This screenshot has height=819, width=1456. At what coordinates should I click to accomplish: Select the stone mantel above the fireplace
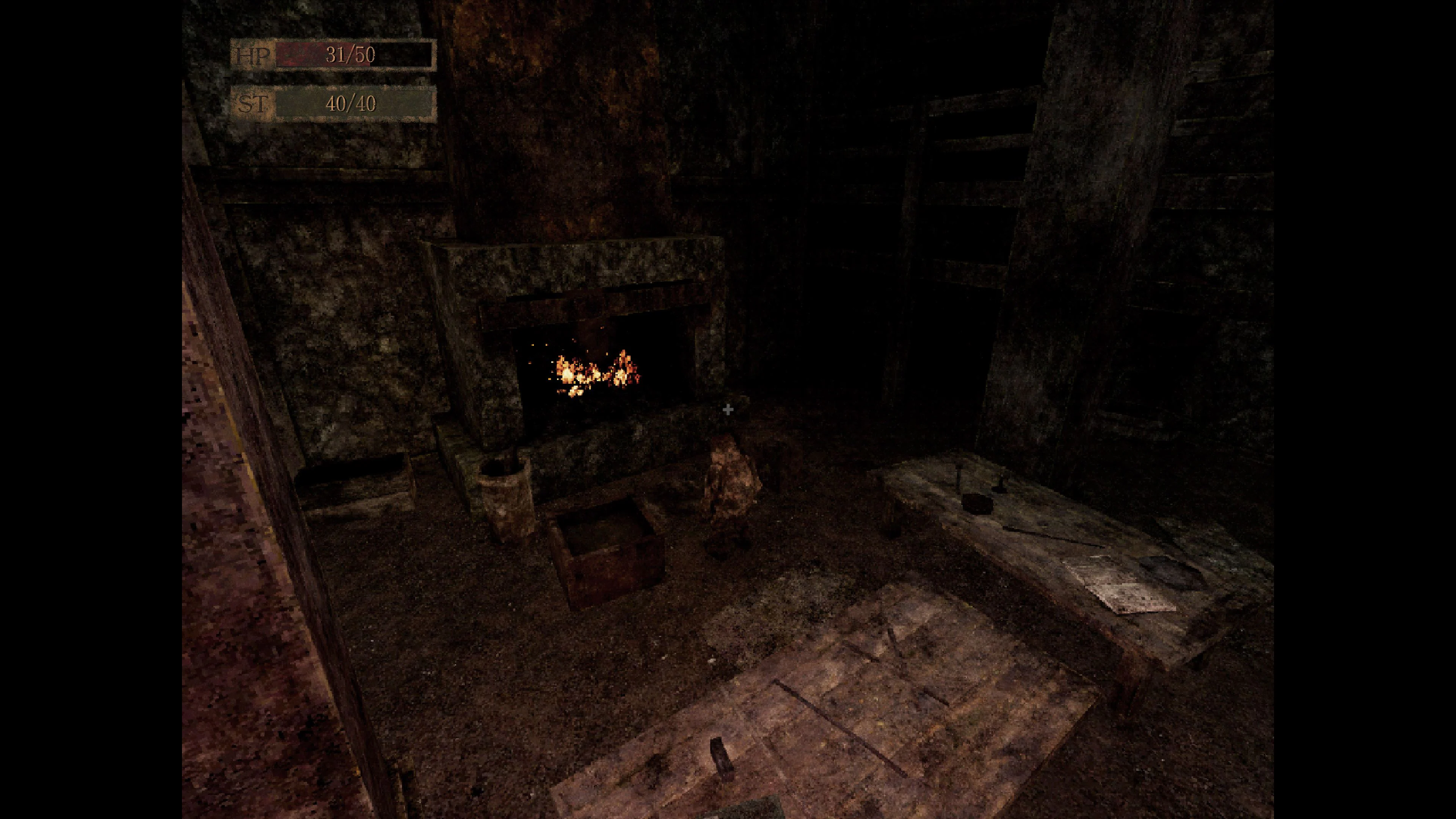click(571, 266)
